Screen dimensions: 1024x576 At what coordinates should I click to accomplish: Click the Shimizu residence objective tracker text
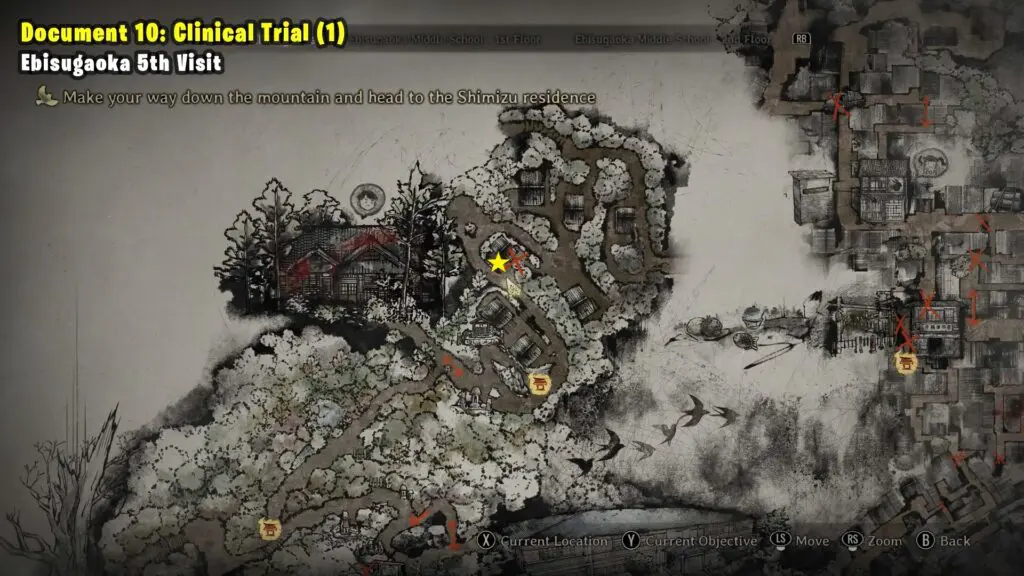[x=329, y=97]
